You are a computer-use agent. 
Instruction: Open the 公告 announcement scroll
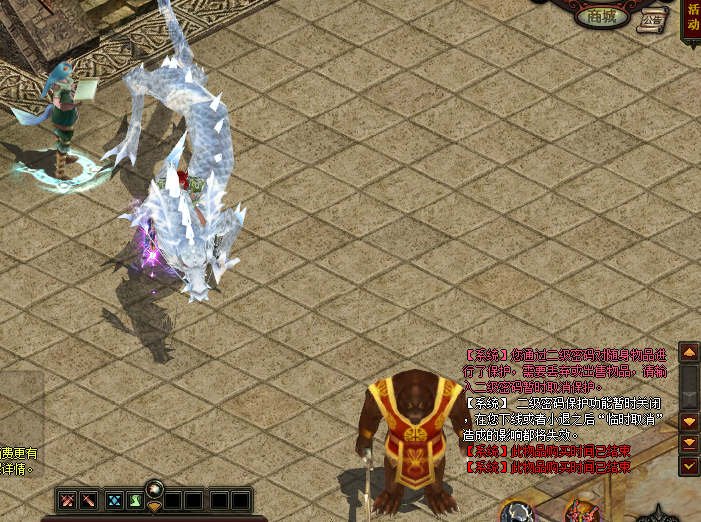pos(652,19)
